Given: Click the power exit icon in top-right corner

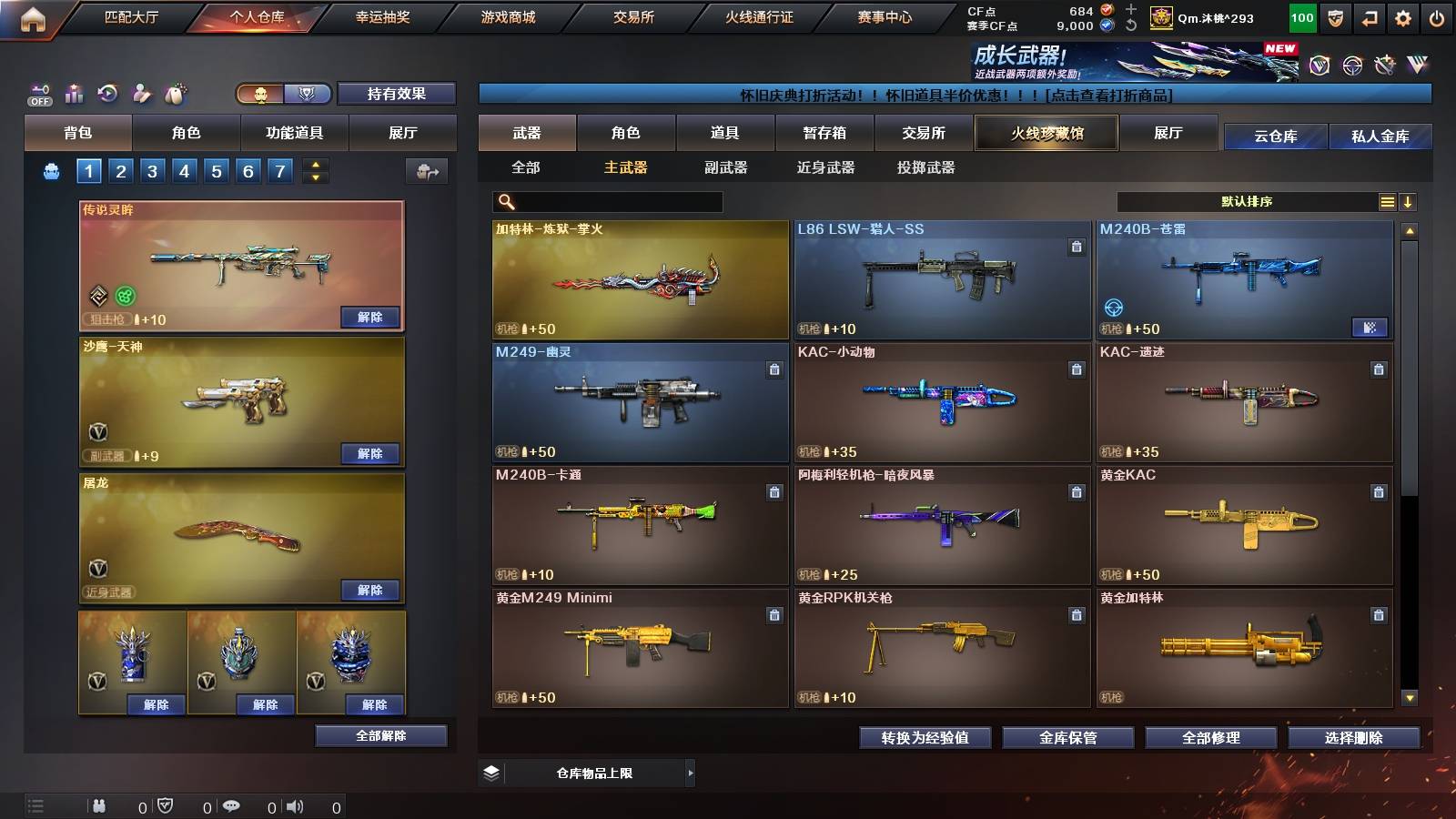Looking at the screenshot, I should [x=1436, y=16].
